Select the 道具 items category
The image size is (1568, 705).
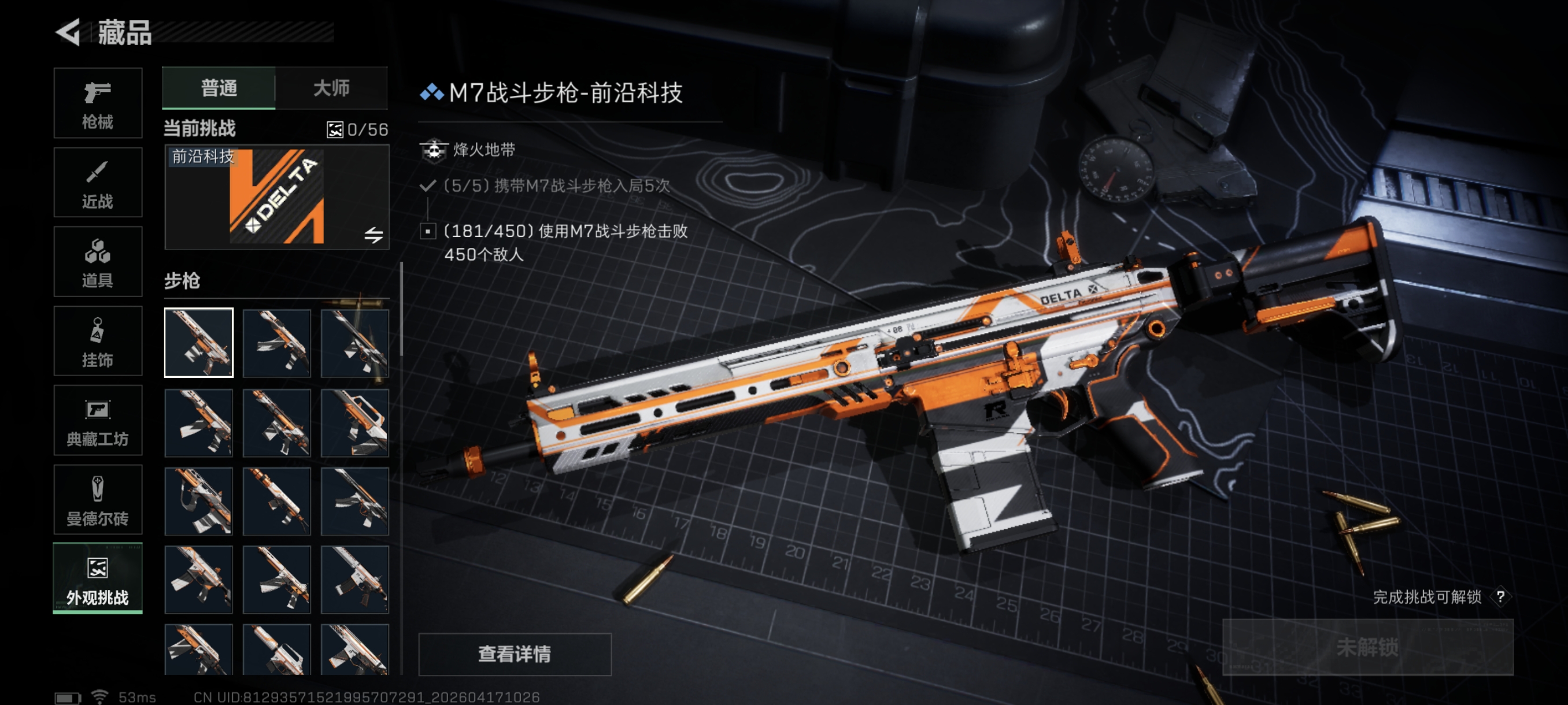[97, 262]
